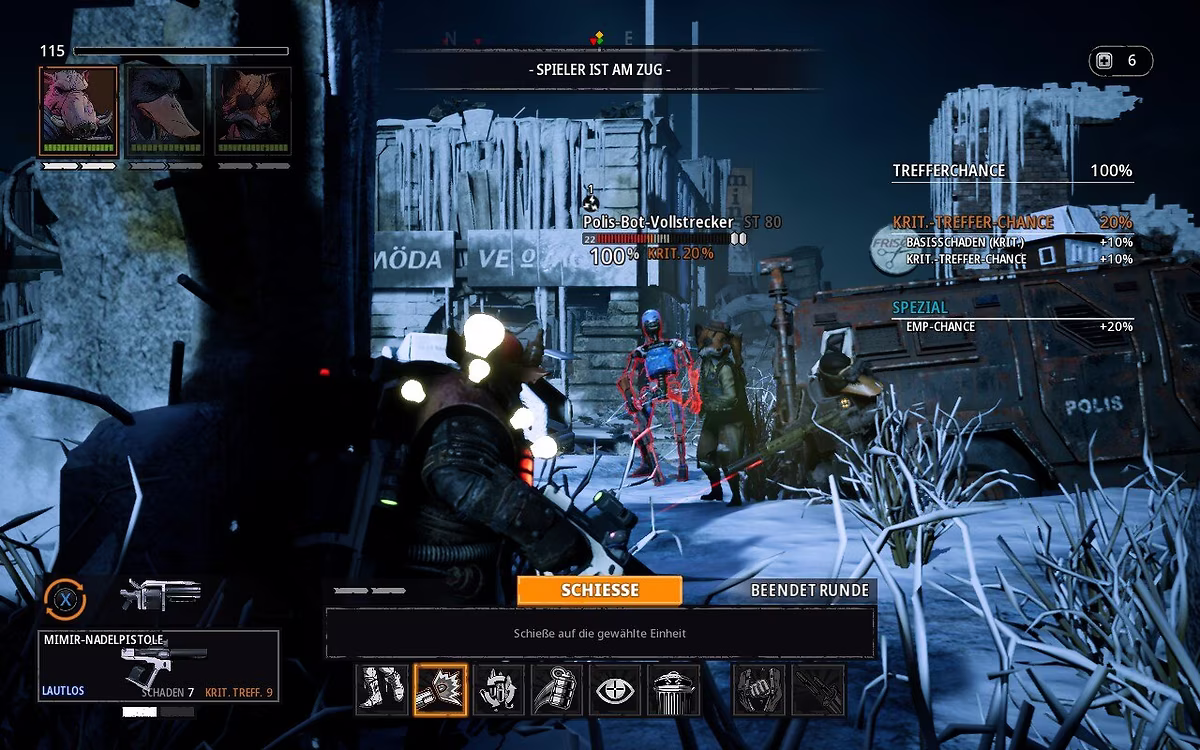Screen dimensions: 1200x750
Task: Click BEENDET RUNDE to end the turn
Action: click(809, 590)
